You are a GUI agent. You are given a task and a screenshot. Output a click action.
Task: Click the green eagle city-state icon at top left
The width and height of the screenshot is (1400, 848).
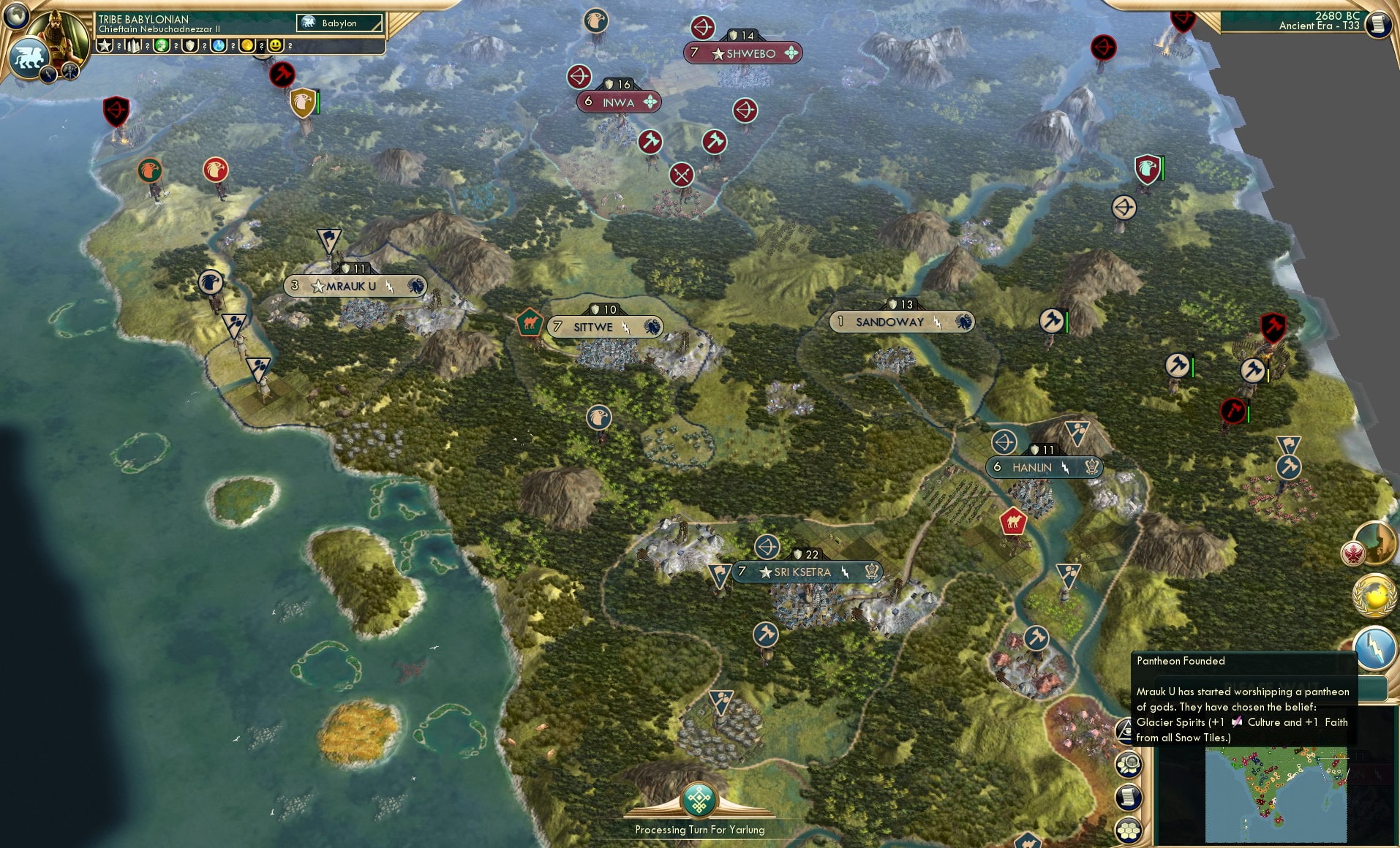click(x=150, y=170)
